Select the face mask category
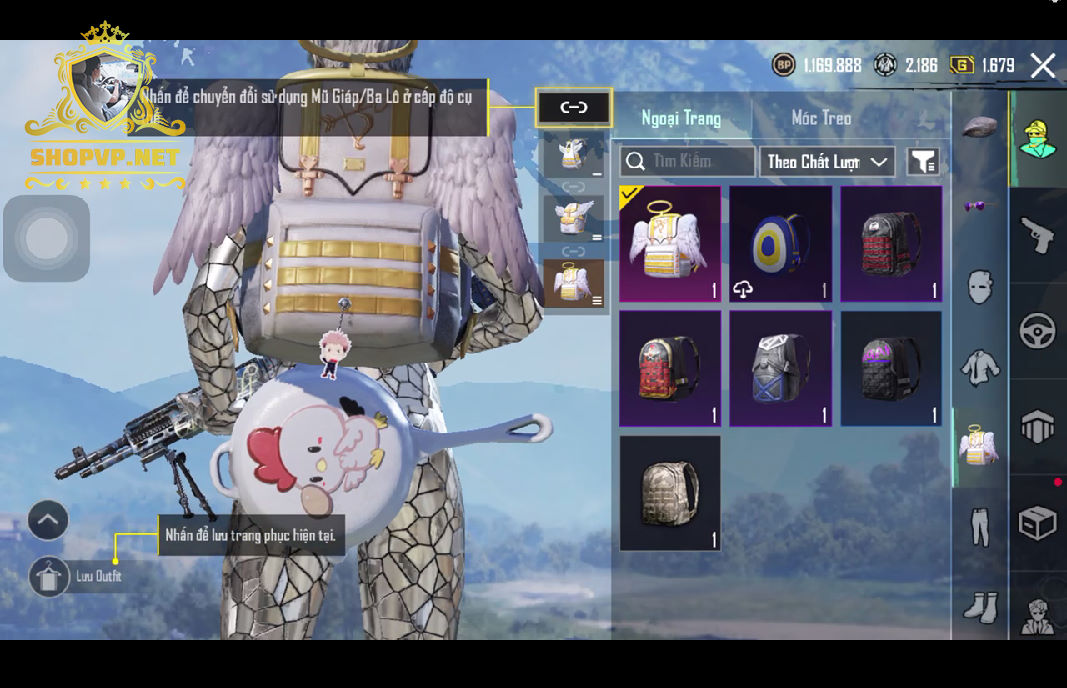Screen dimensions: 1067x688 click(980, 287)
